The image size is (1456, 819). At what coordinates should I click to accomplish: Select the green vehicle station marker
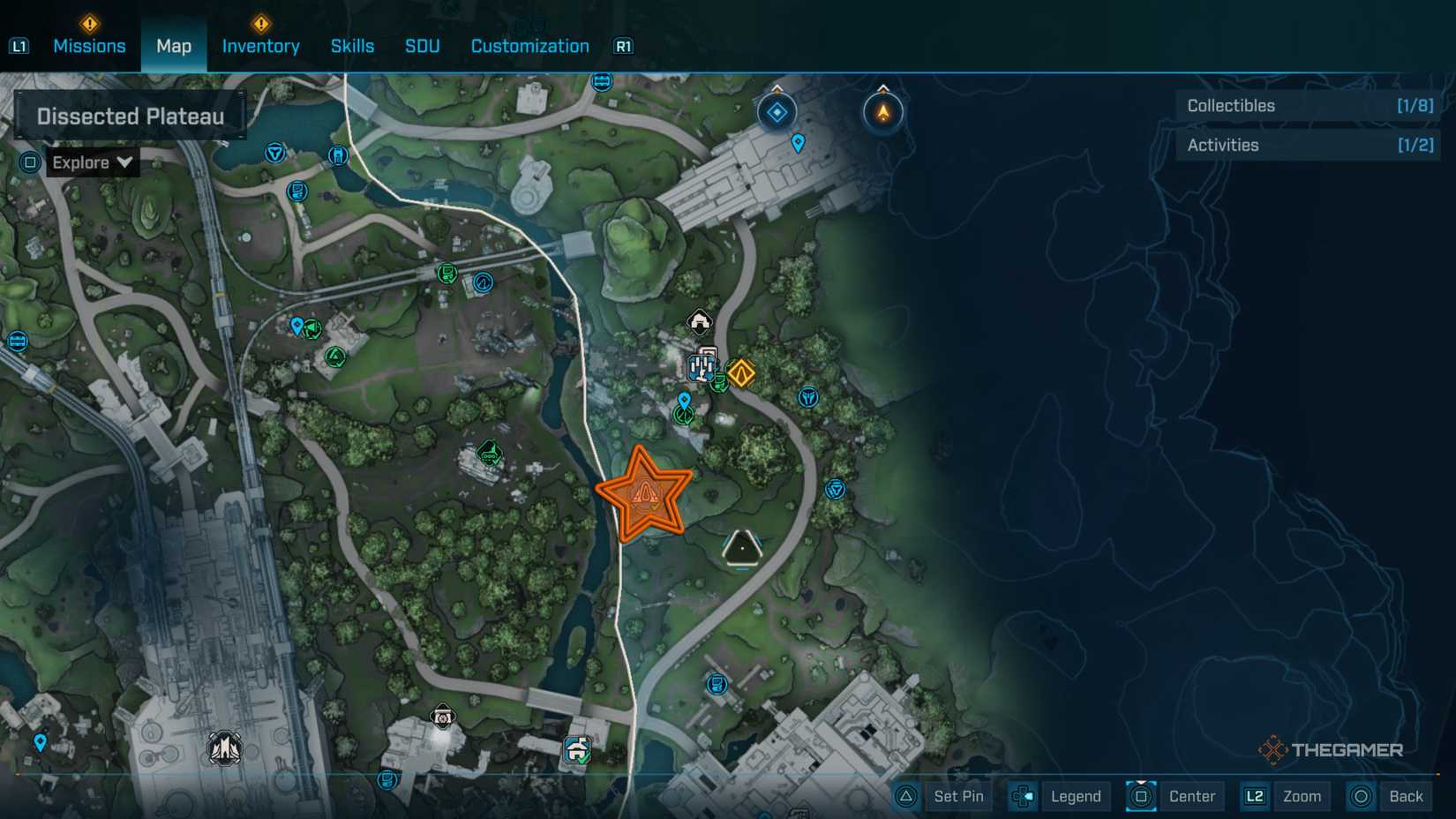click(x=490, y=454)
